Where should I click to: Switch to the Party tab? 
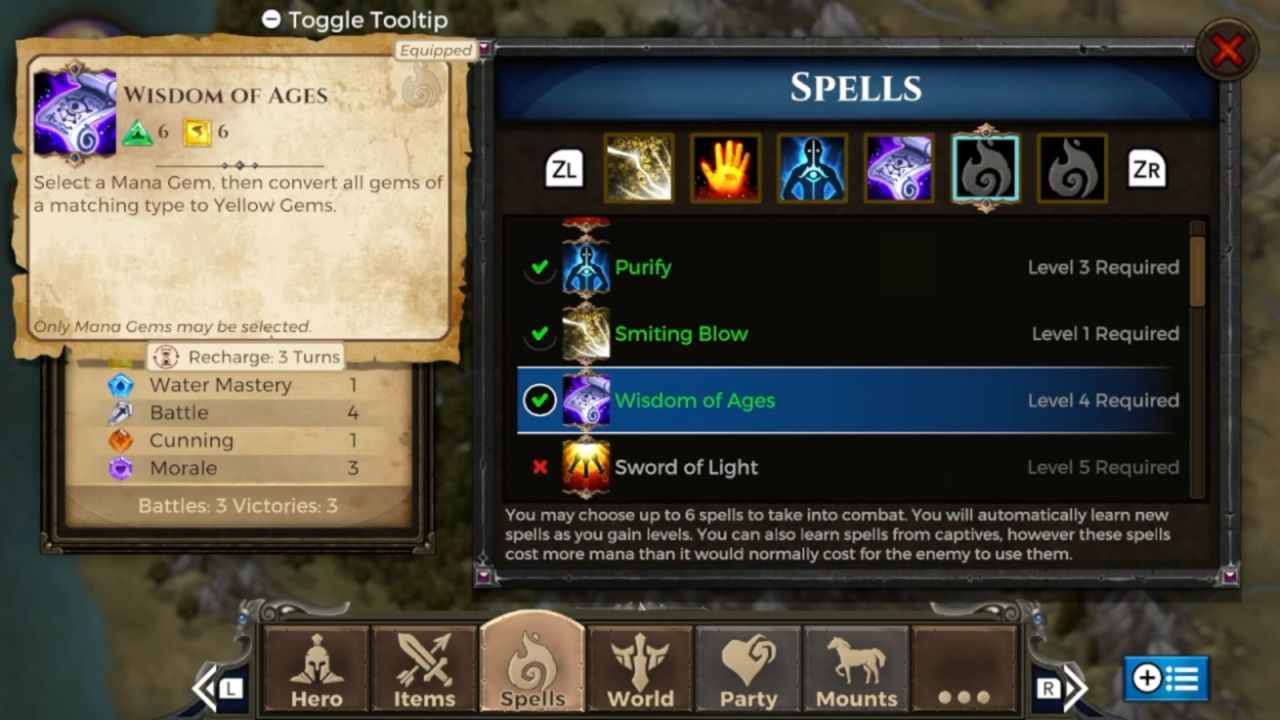point(748,670)
